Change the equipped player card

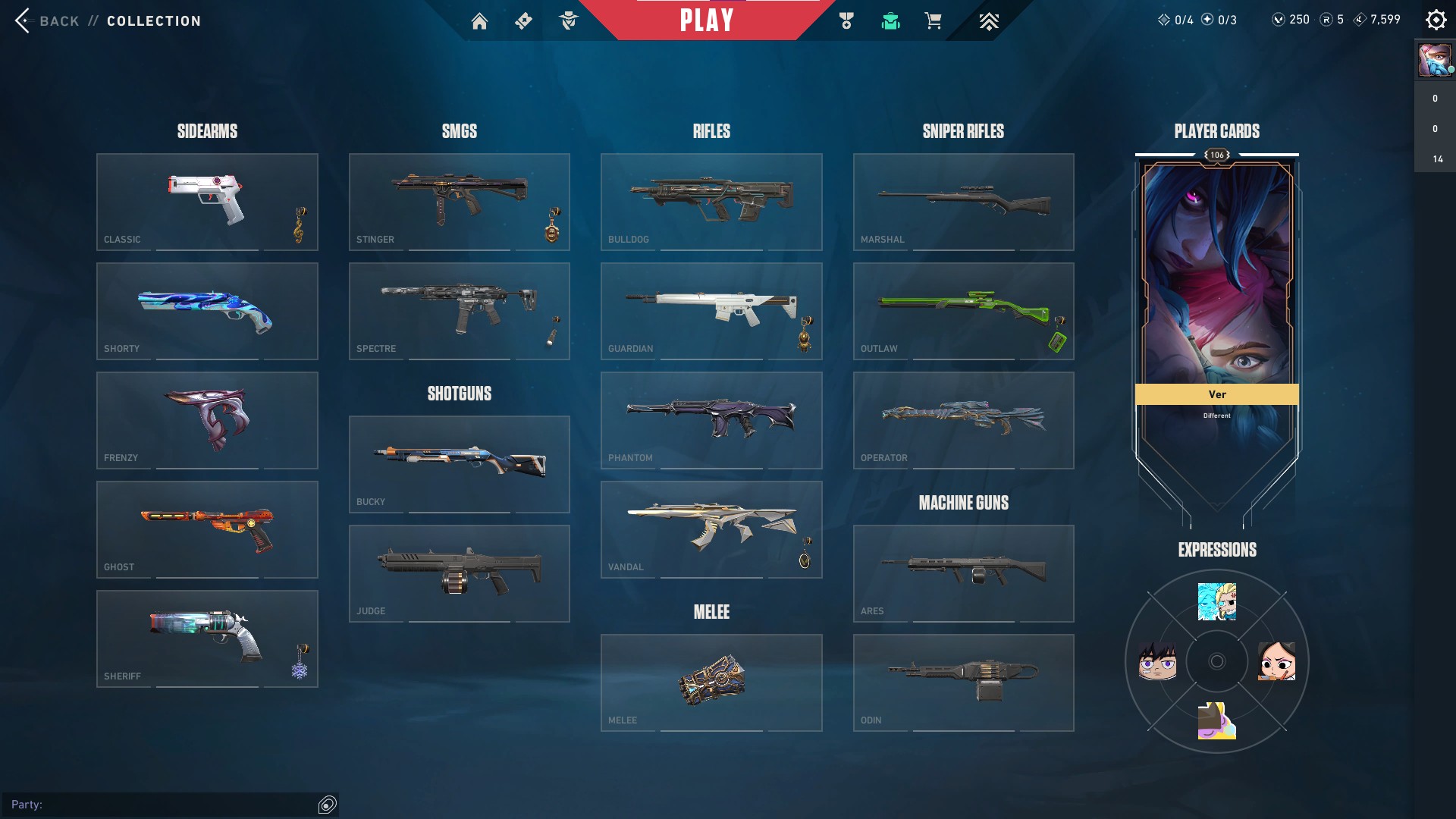(1216, 303)
